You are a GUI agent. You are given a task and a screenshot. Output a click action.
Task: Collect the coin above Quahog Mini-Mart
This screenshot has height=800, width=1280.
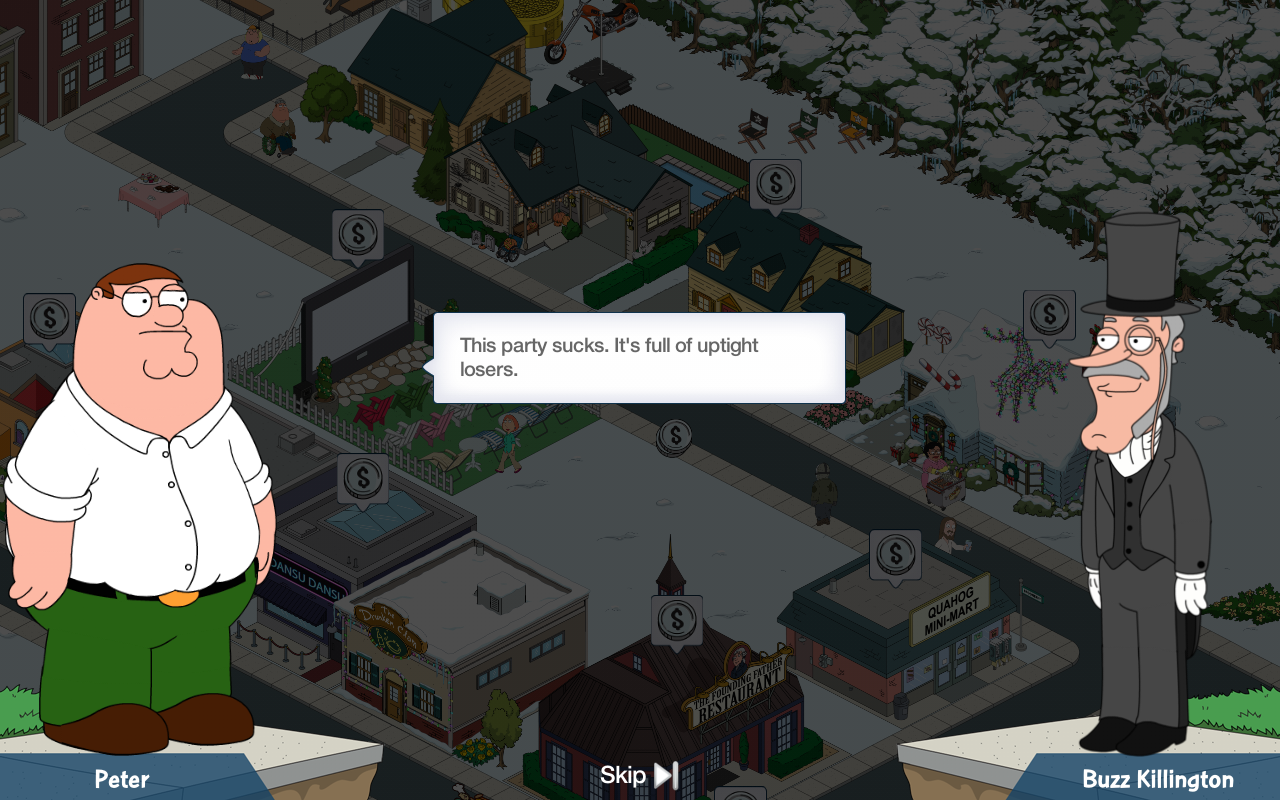(x=895, y=553)
